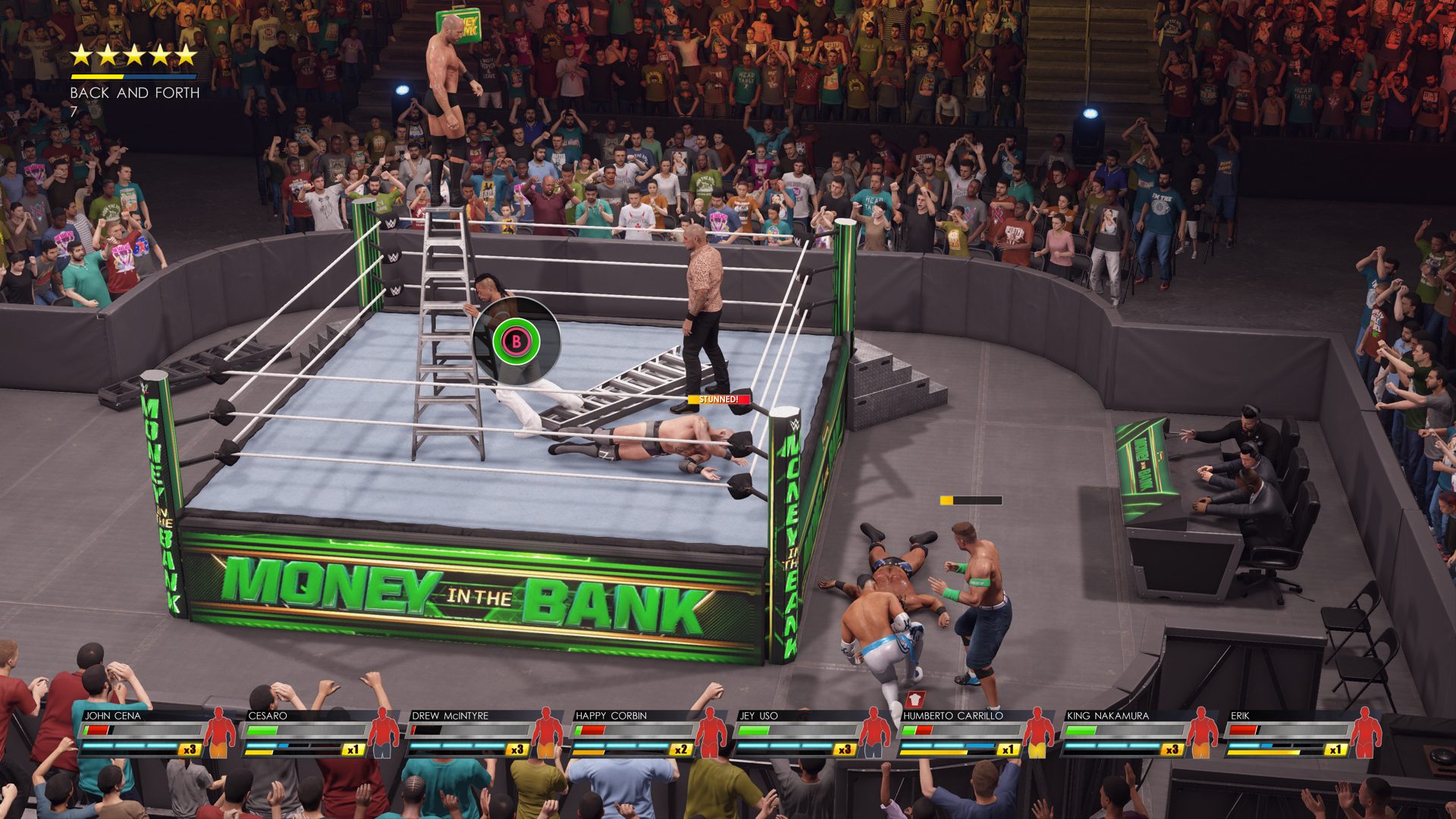Viewport: 1456px width, 819px height.
Task: Click the BACK AND FORTH rating label
Action: pos(133,93)
